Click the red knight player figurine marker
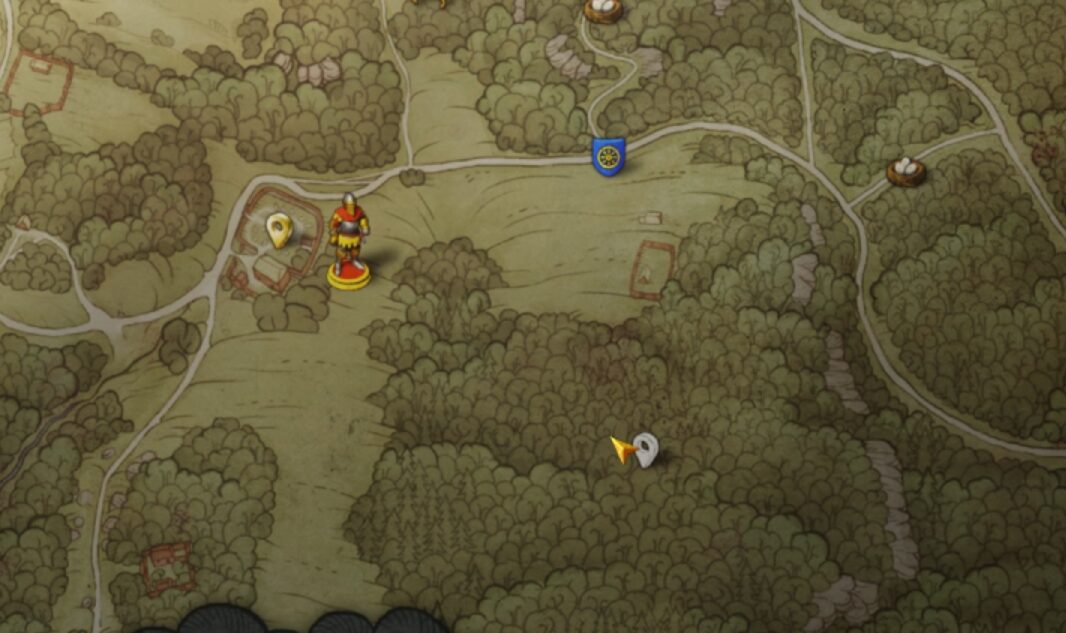1066x633 pixels. [x=349, y=240]
